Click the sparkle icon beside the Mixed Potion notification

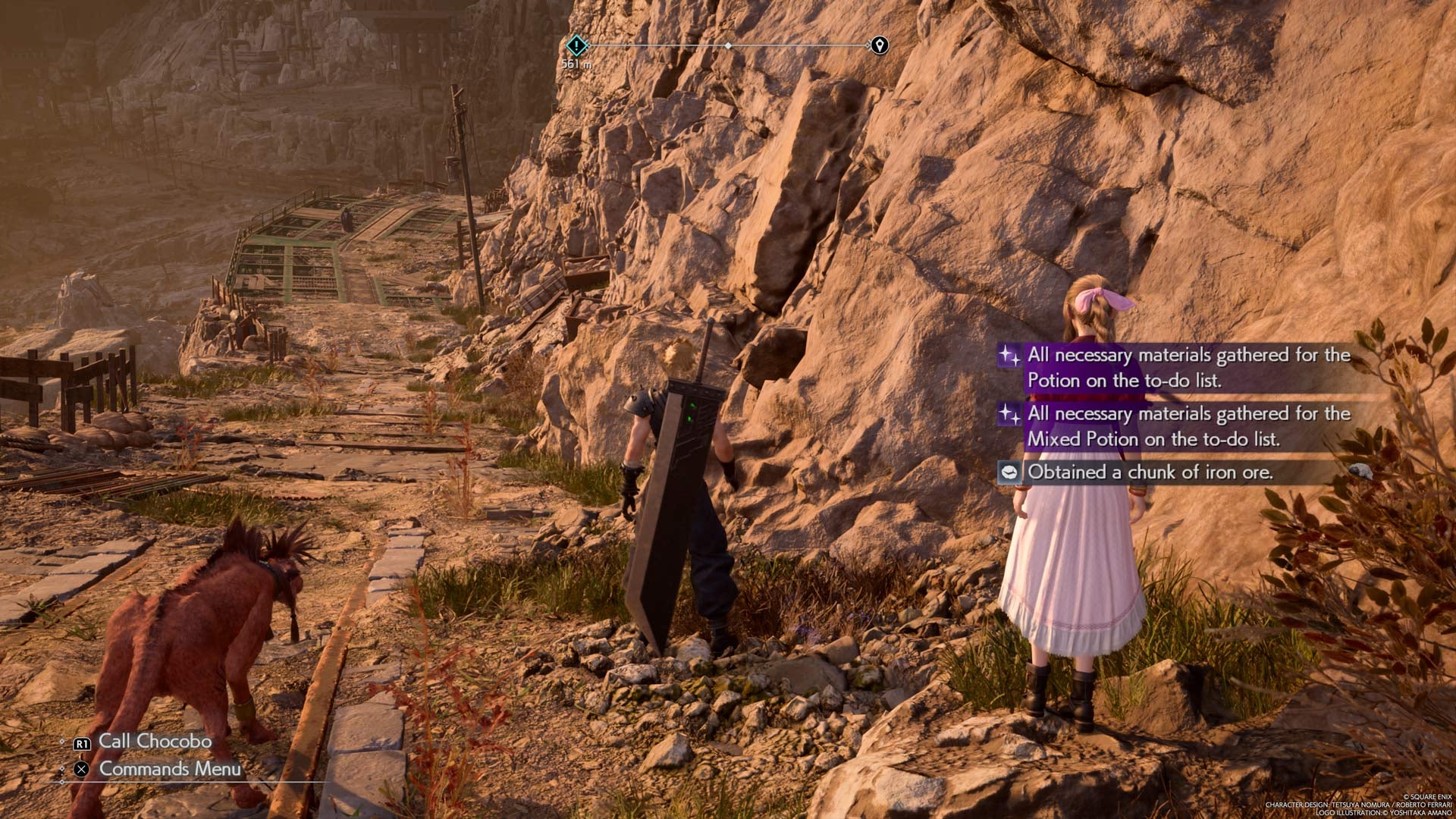click(1009, 414)
